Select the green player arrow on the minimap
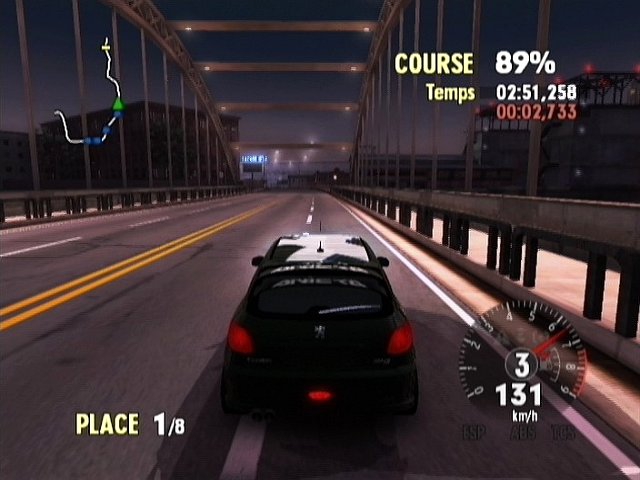The width and height of the screenshot is (640, 480). tap(118, 102)
